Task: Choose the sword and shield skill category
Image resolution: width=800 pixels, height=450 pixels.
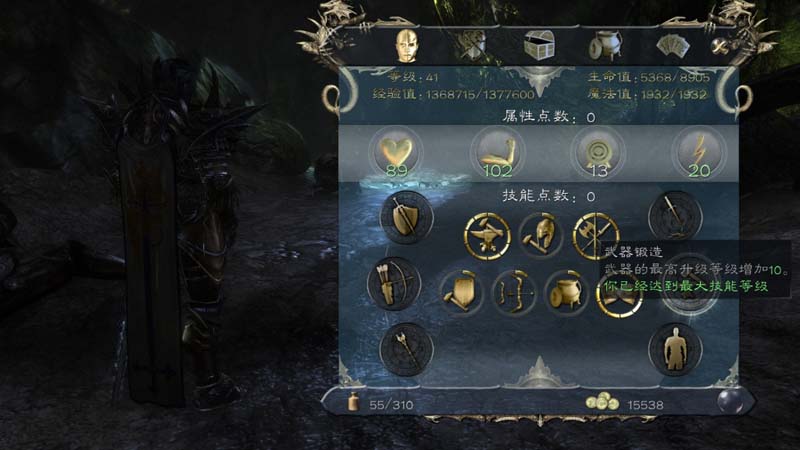Action: [x=406, y=218]
